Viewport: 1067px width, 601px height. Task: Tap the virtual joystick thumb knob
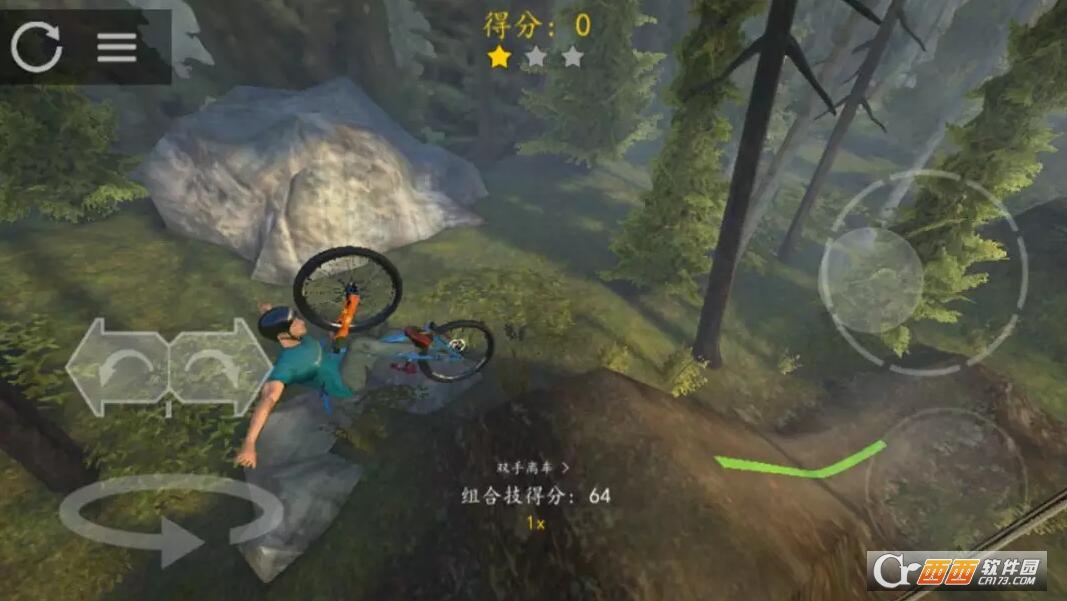(x=871, y=280)
